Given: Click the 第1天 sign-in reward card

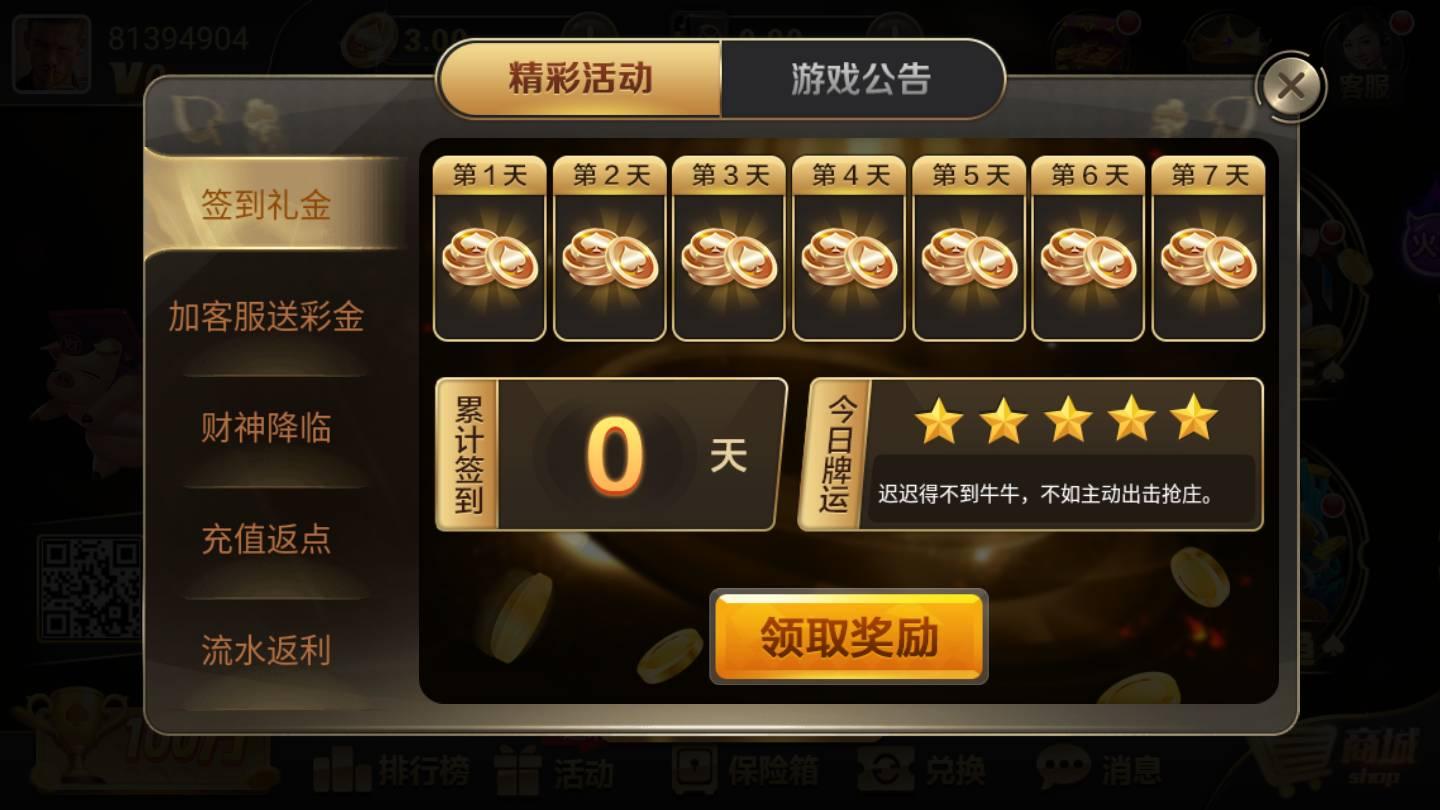Looking at the screenshot, I should pyautogui.click(x=490, y=250).
